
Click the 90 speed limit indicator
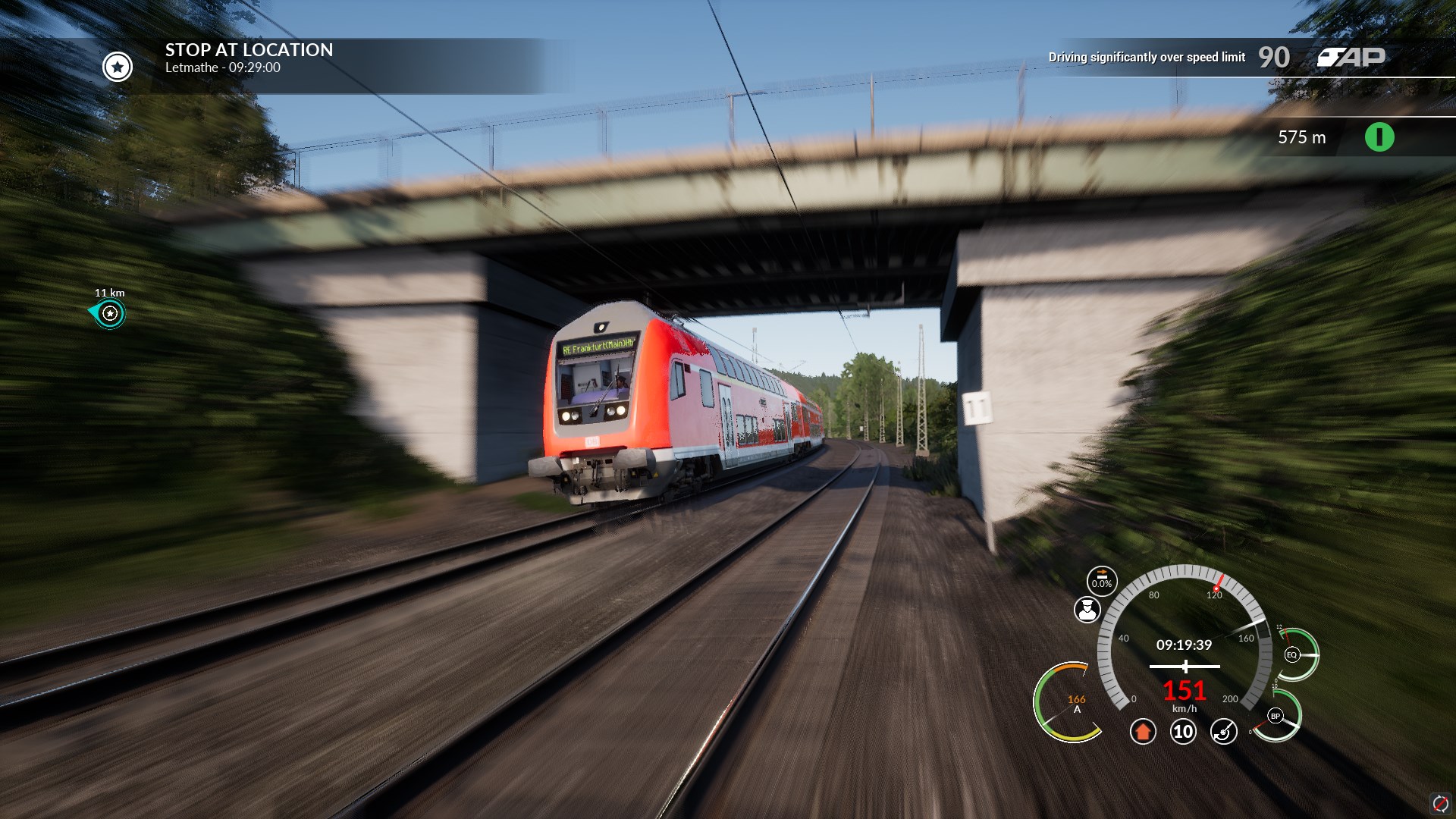pos(1274,58)
